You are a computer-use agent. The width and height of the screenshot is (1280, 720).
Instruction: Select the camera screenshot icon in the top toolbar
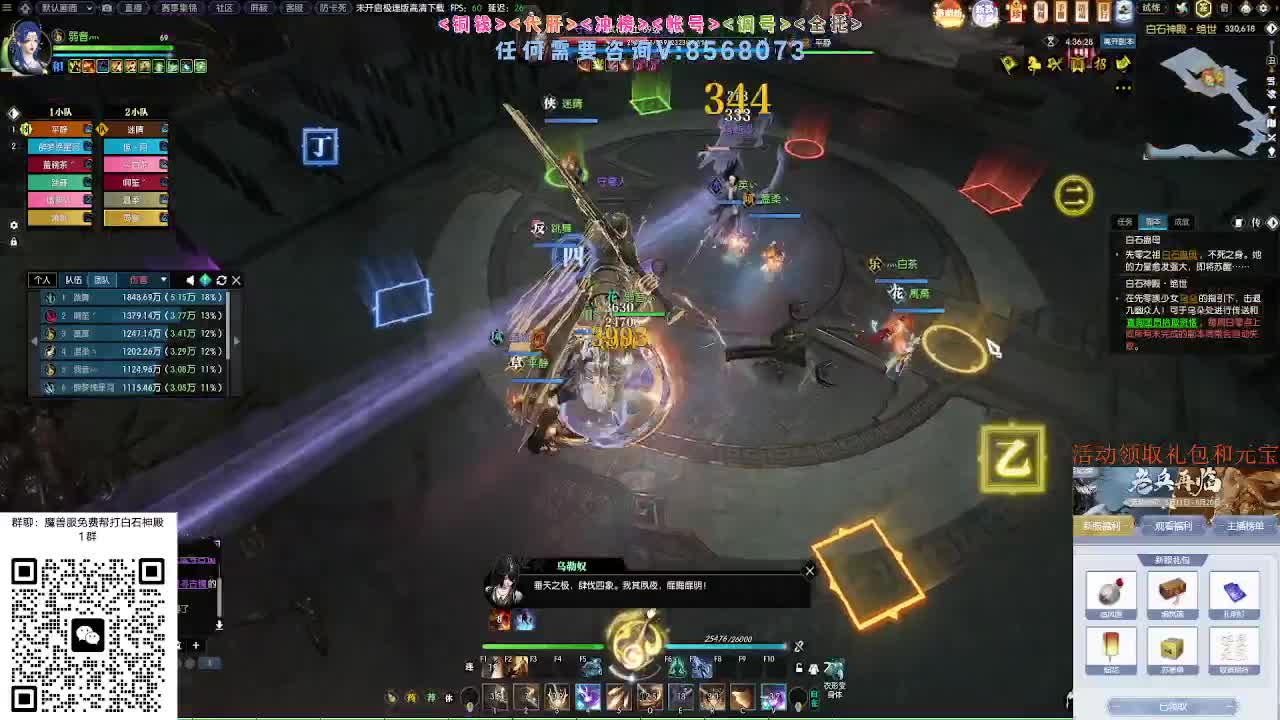pos(106,10)
